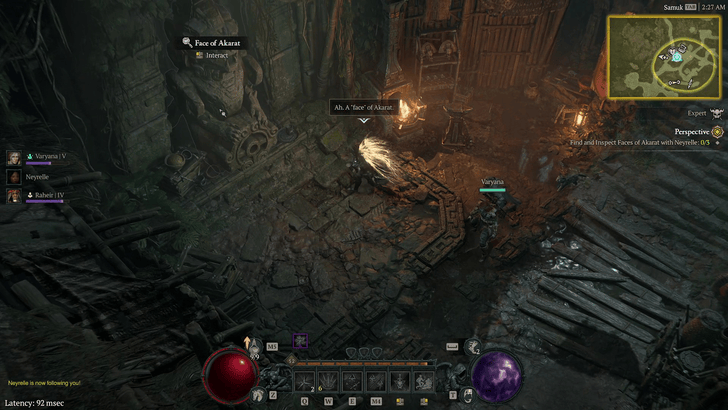Screen dimensions: 728x410
Task: Activate the fourth skill slot bound to M4
Action: point(376,381)
